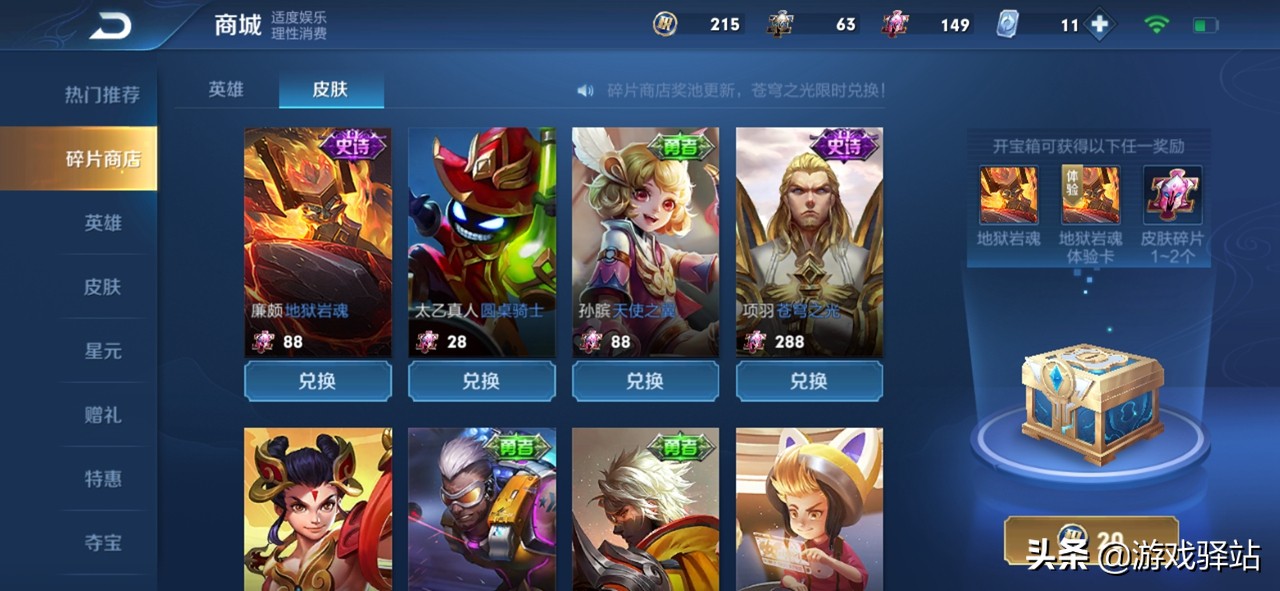View the 地狱岩魂 体验卡 reward
Image resolution: width=1280 pixels, height=591 pixels.
click(1090, 195)
